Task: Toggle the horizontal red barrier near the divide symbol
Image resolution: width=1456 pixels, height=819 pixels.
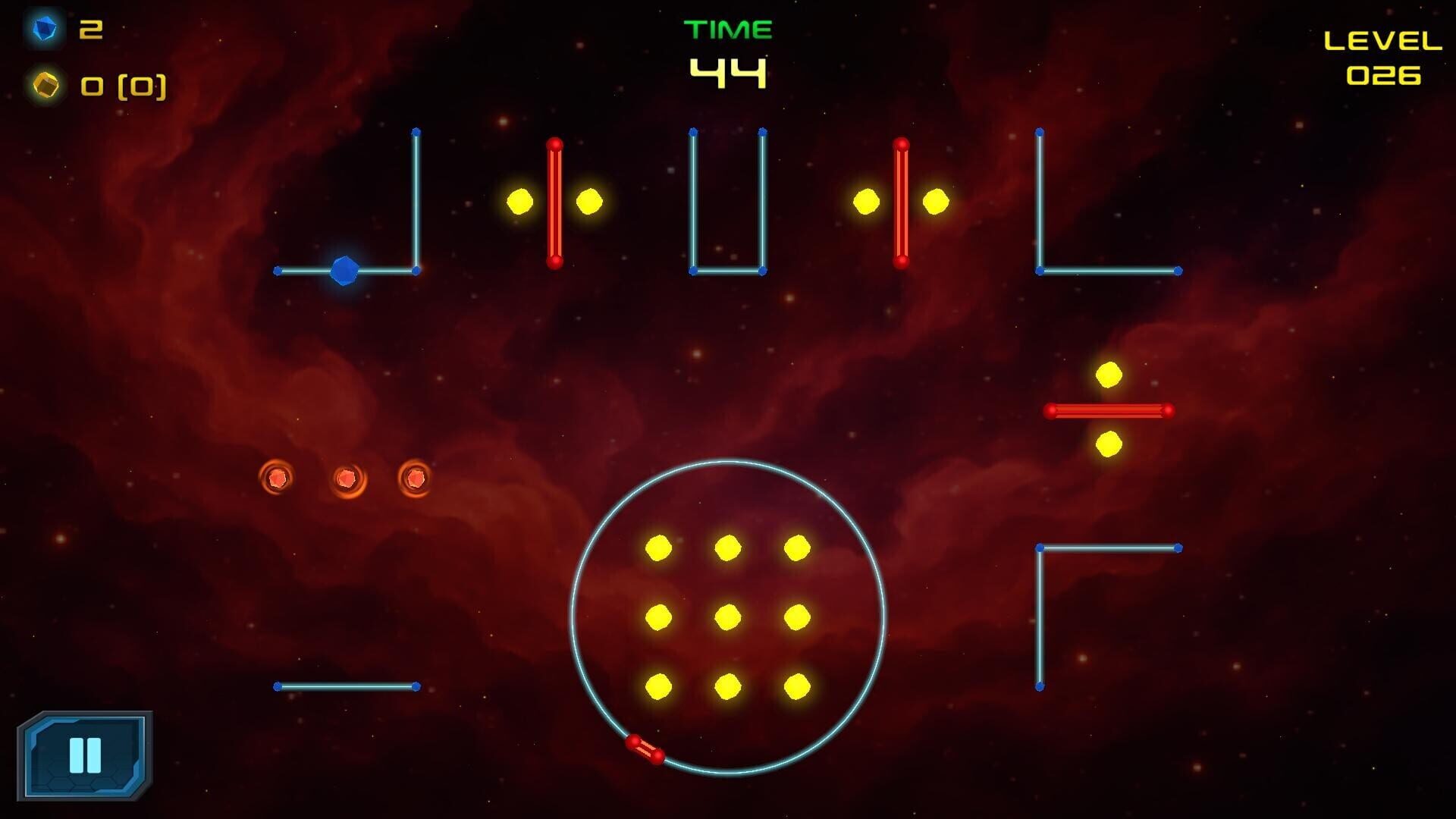Action: [x=1109, y=410]
